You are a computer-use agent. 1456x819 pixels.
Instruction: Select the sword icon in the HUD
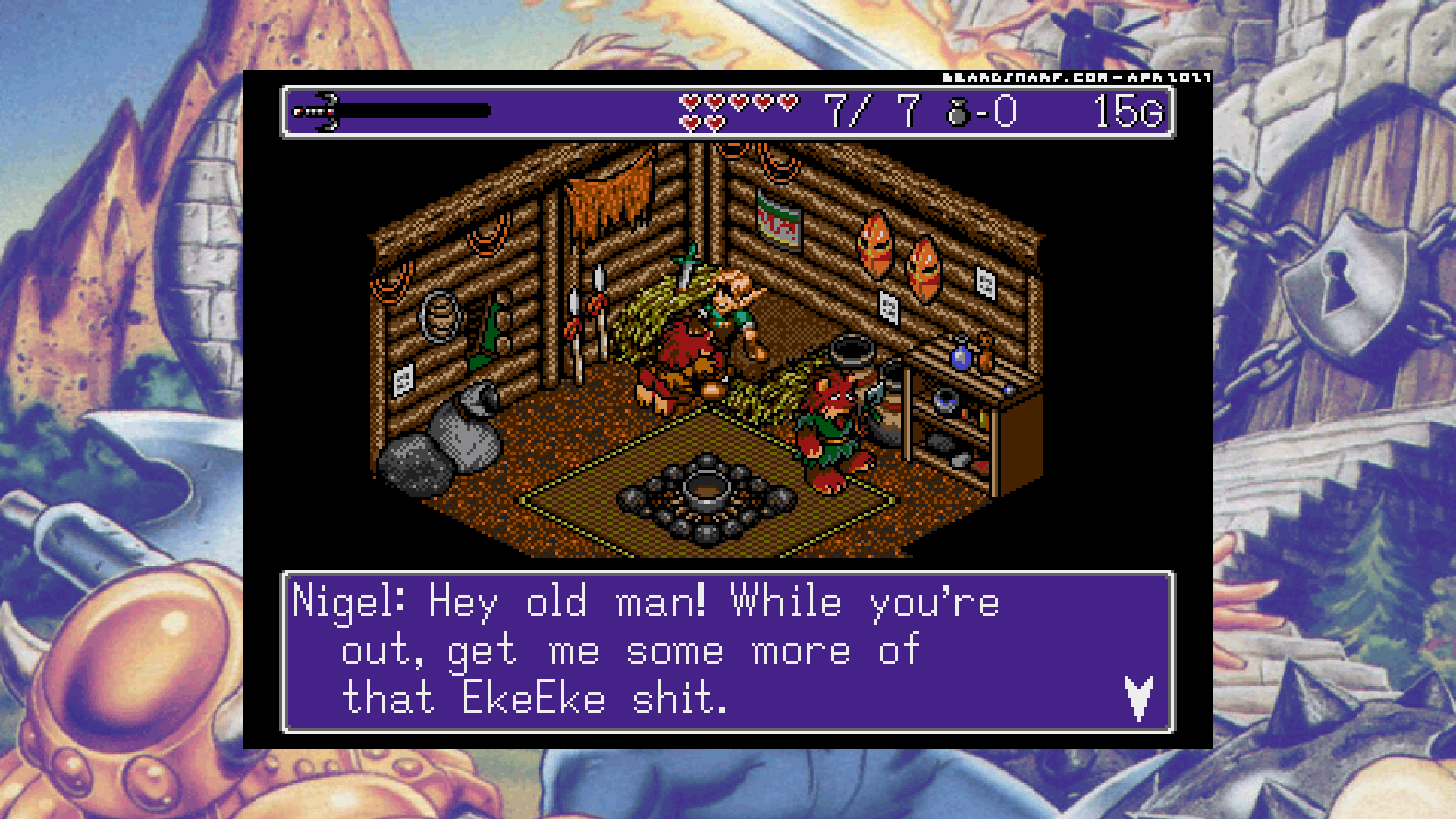point(317,112)
